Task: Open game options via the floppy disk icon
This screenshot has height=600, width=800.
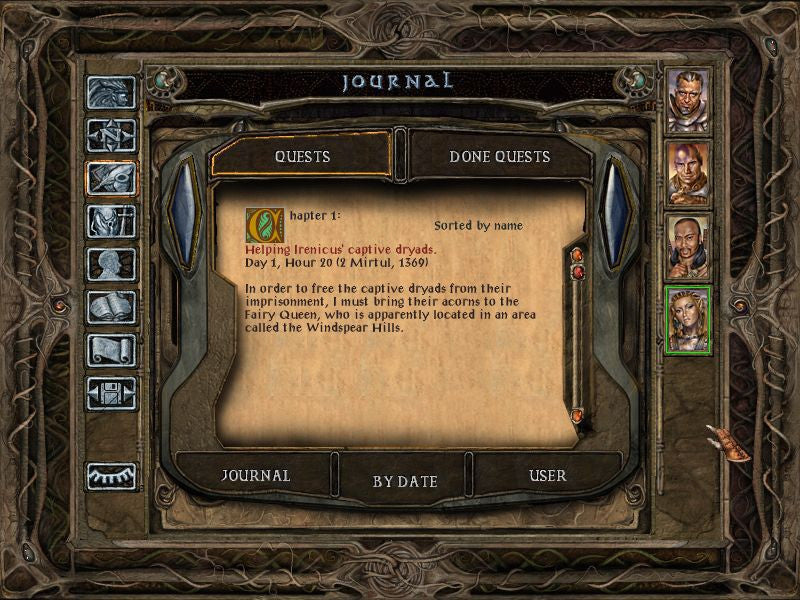Action: [111, 393]
